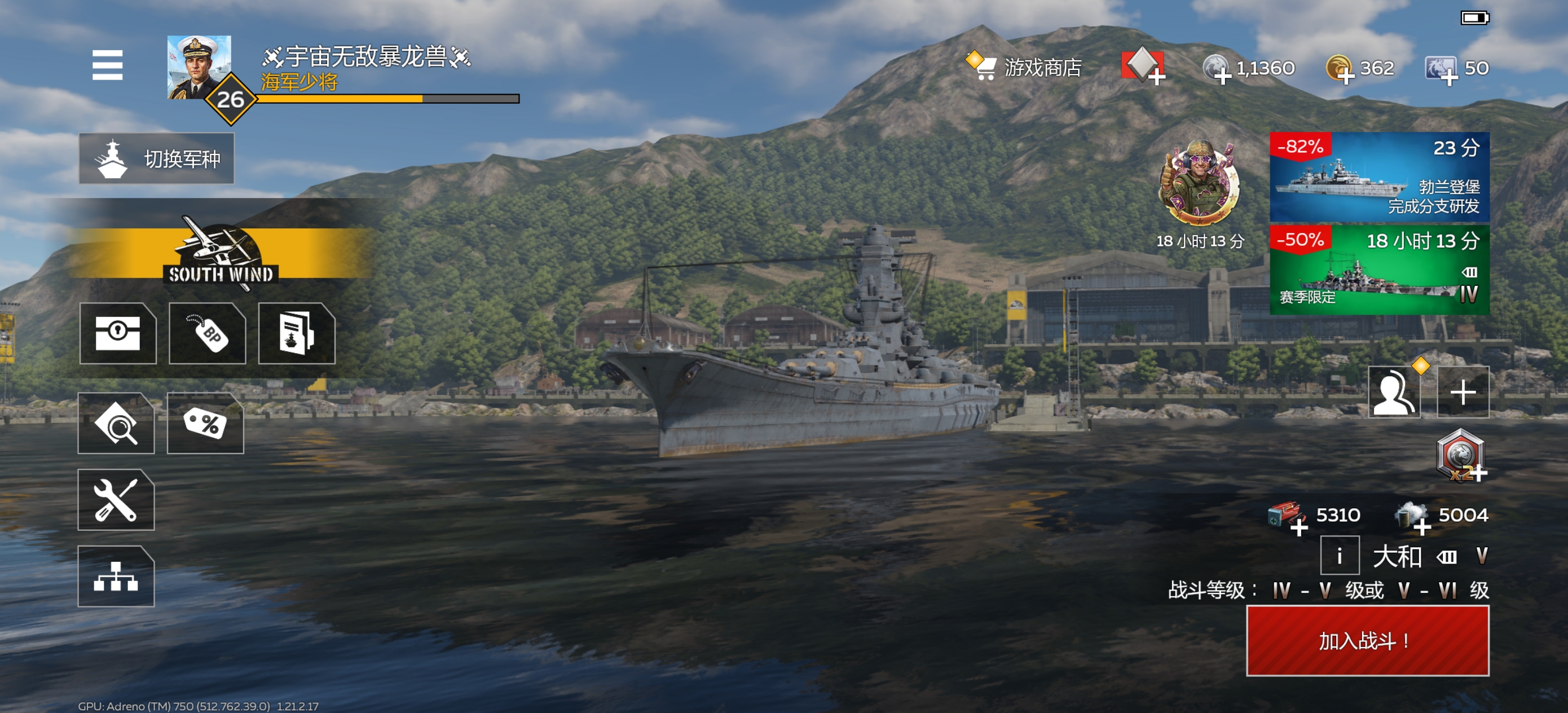Image resolution: width=1568 pixels, height=713 pixels.
Task: Open the percent discount offers icon
Action: [x=205, y=424]
